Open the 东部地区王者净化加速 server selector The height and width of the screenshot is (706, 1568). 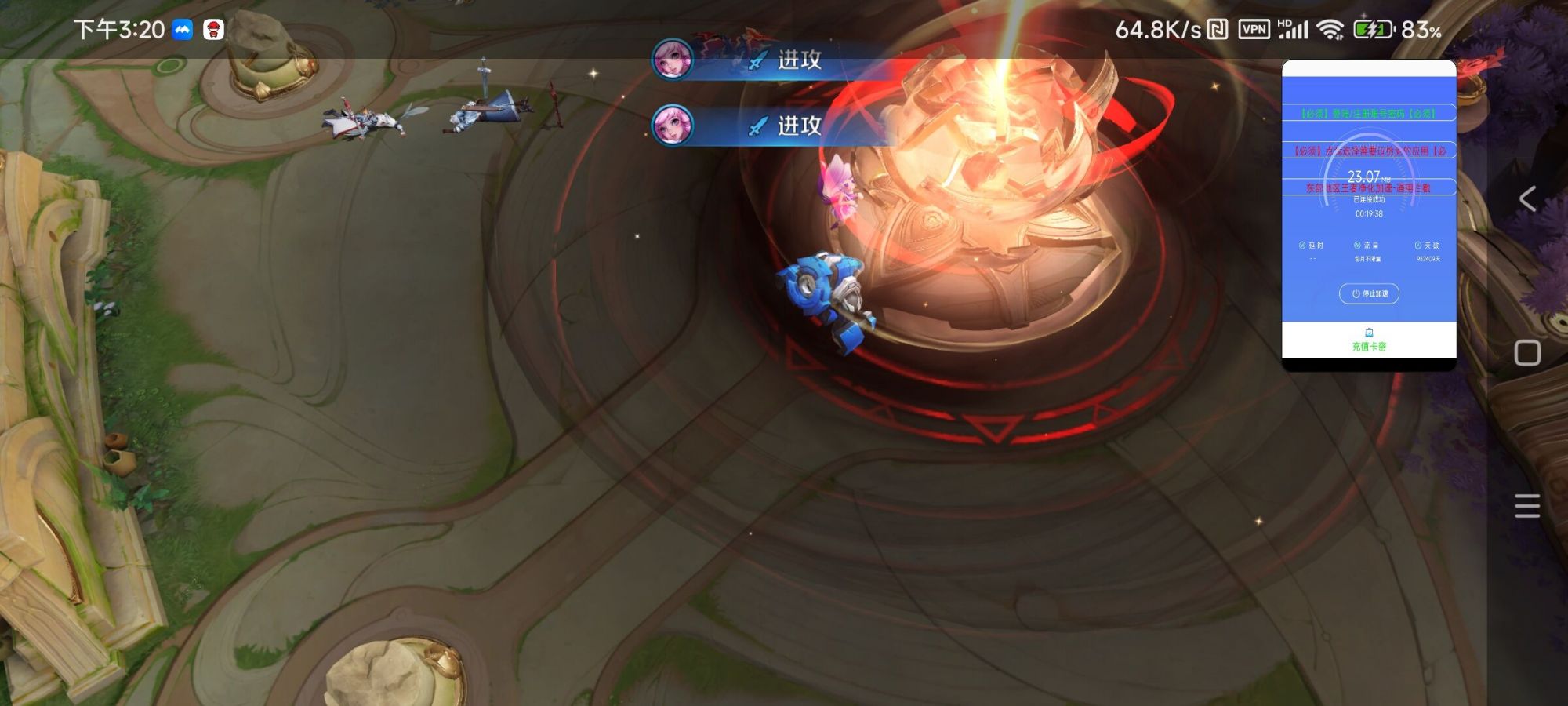1369,186
